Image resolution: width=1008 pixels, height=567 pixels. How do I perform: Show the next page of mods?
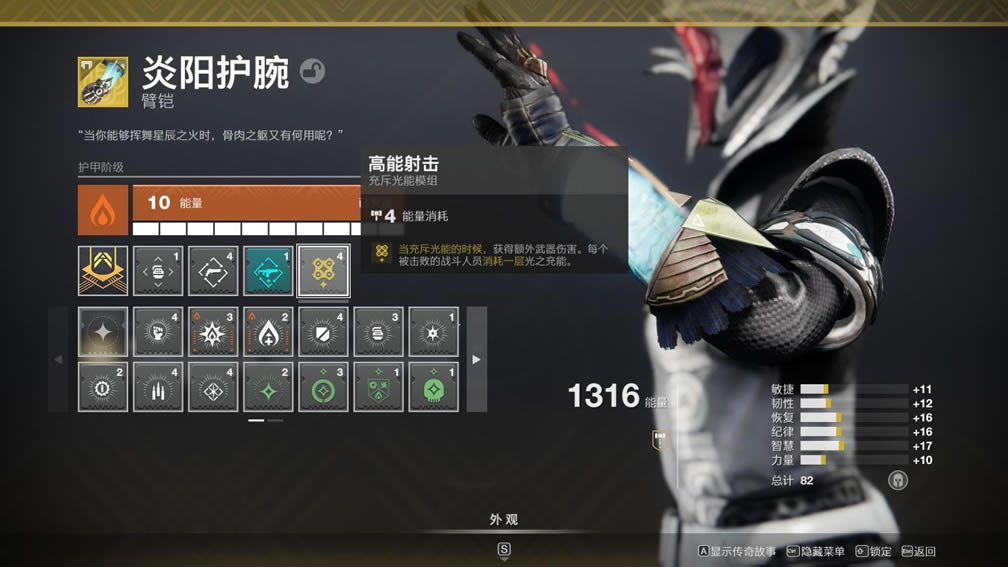(x=476, y=359)
